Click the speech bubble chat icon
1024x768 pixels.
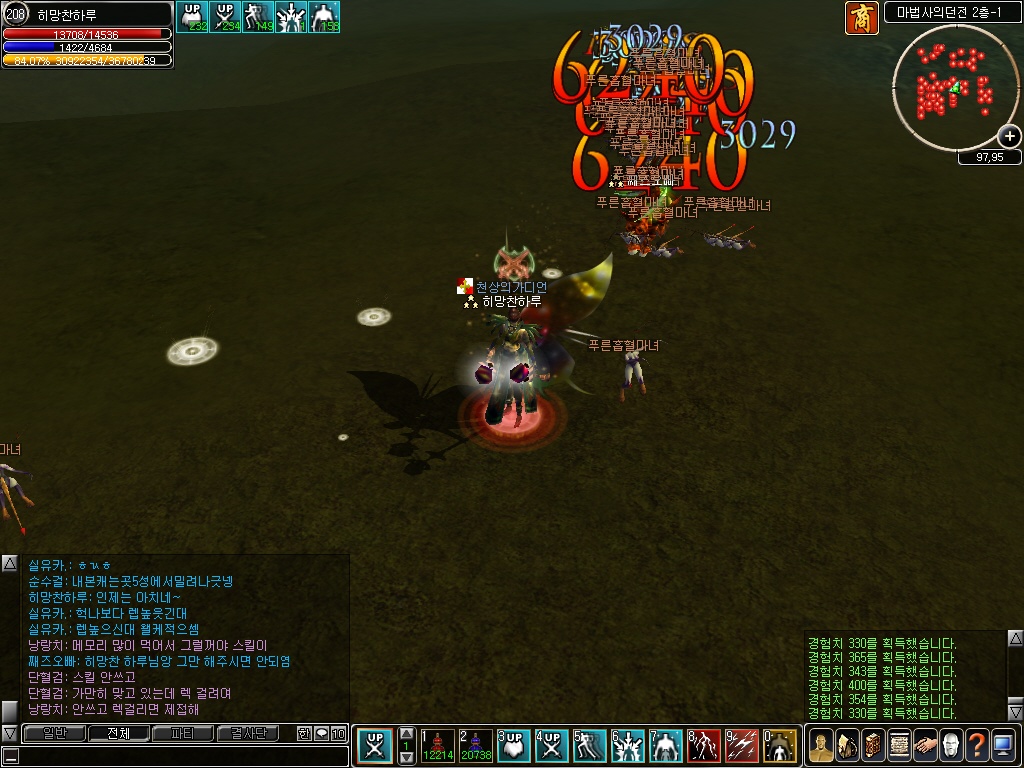[322, 733]
